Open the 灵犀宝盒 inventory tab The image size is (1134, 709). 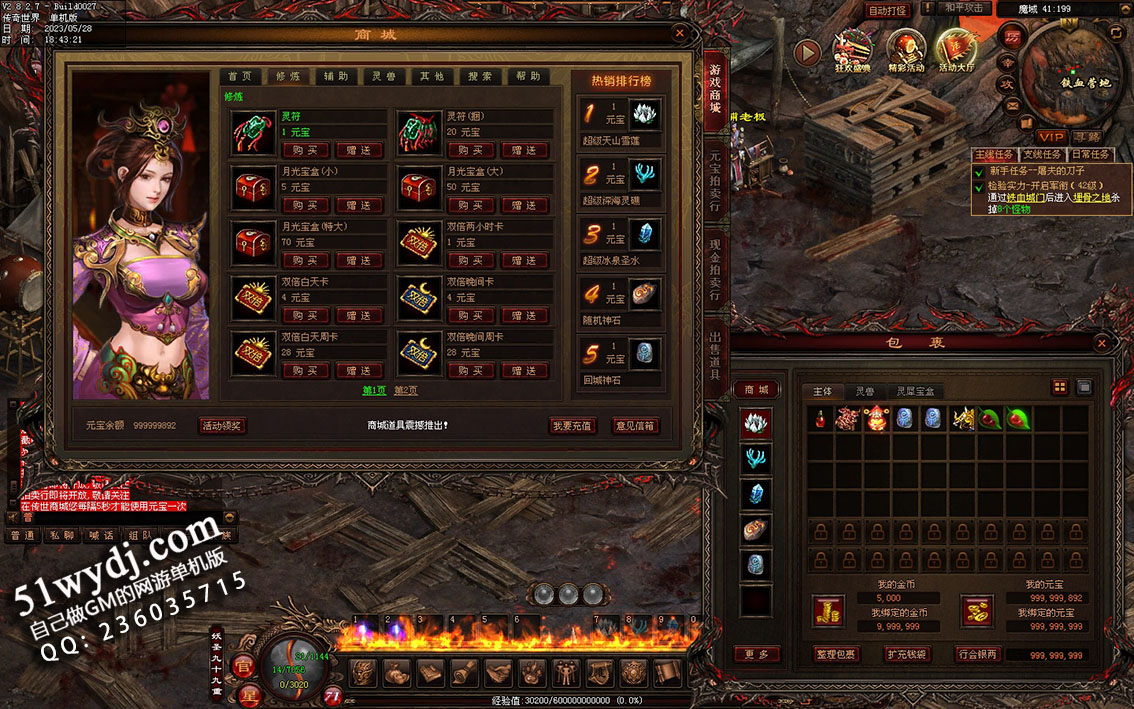coord(915,391)
